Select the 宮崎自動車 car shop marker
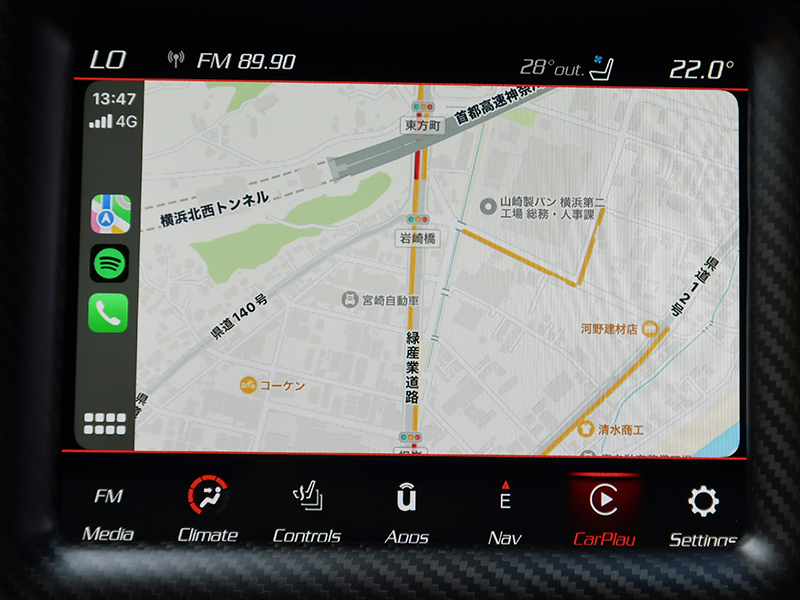The image size is (800, 600). (350, 300)
